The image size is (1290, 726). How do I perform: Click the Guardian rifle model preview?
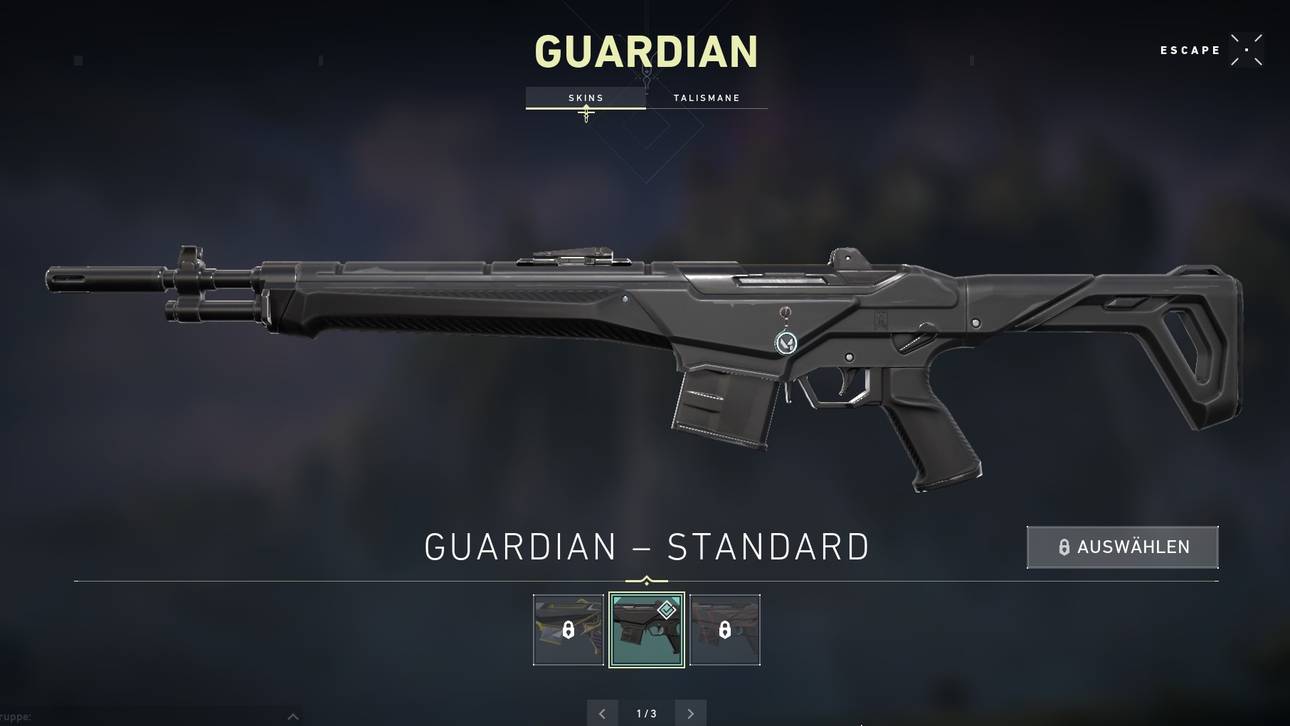[640, 360]
